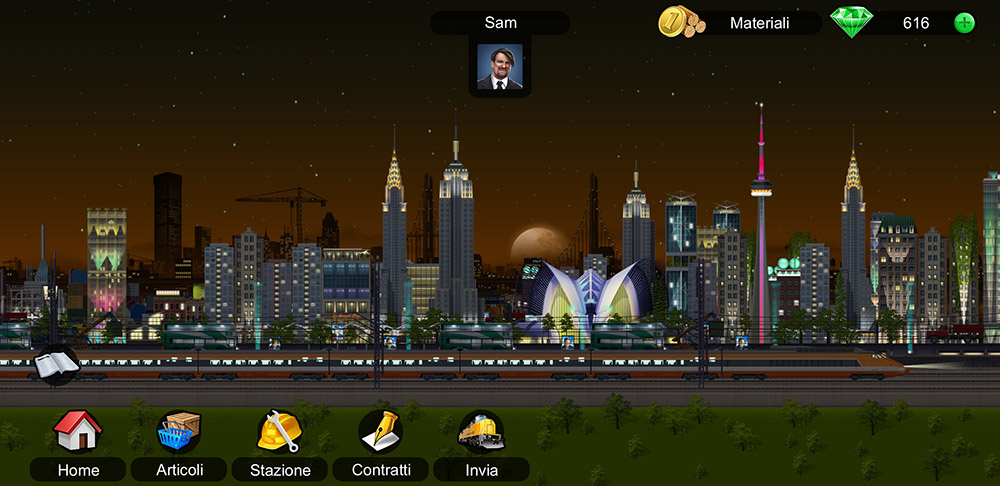Tap the green gem currency icon
1000x486 pixels.
pos(852,22)
